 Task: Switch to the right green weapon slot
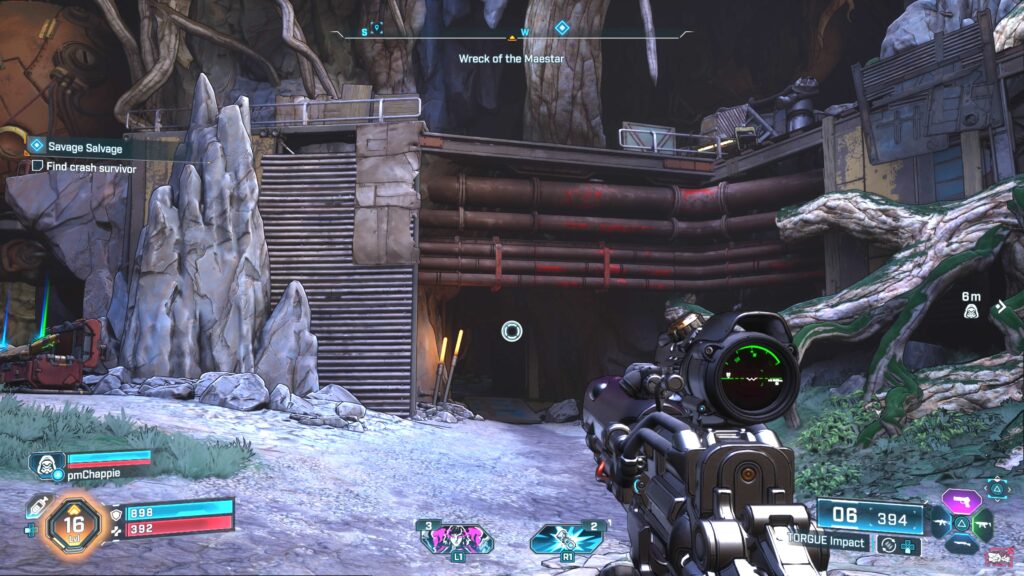point(983,522)
